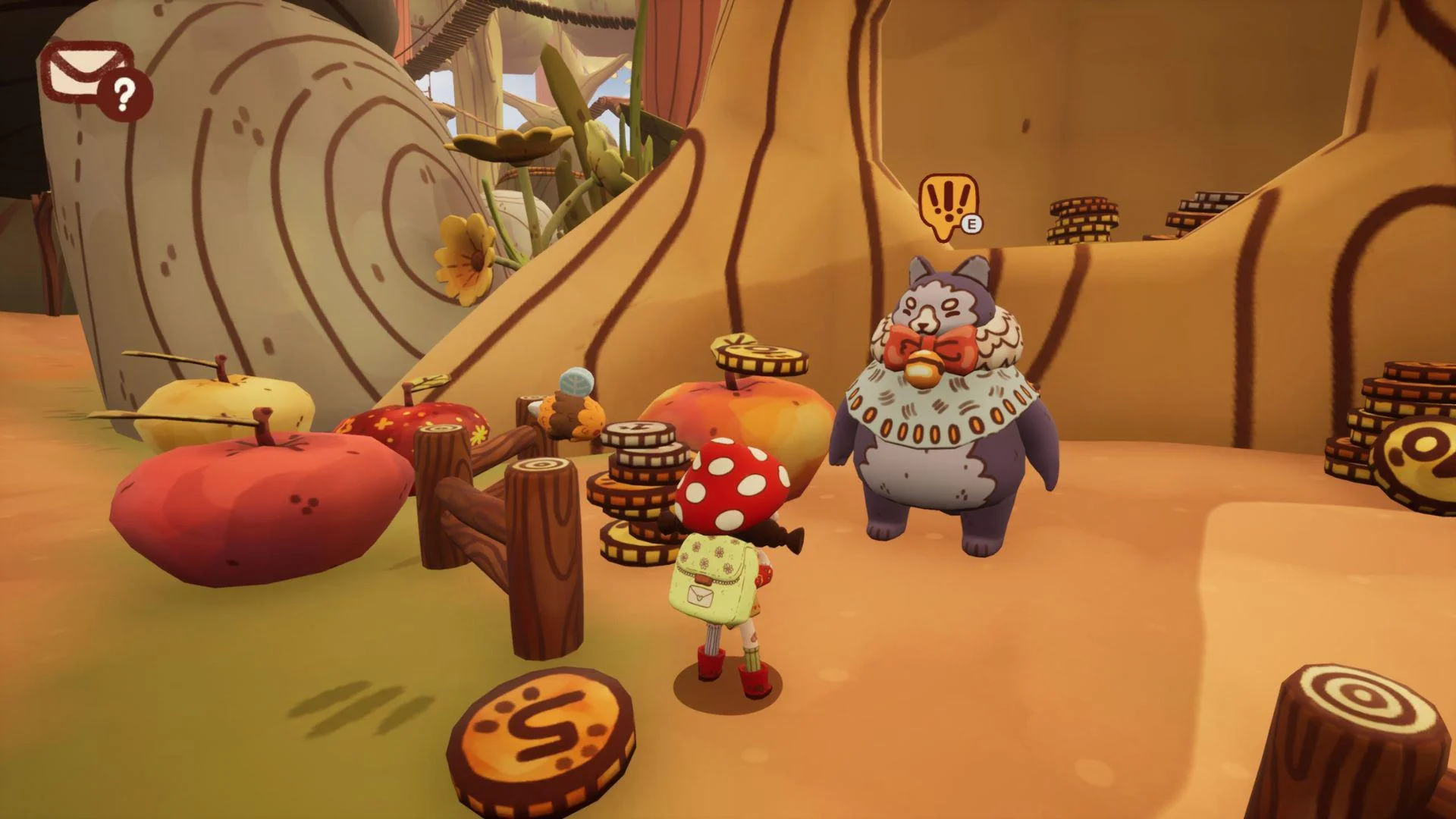Click the exclamation speech bubble above the cat
Screen dimensions: 1456x819
(x=946, y=205)
